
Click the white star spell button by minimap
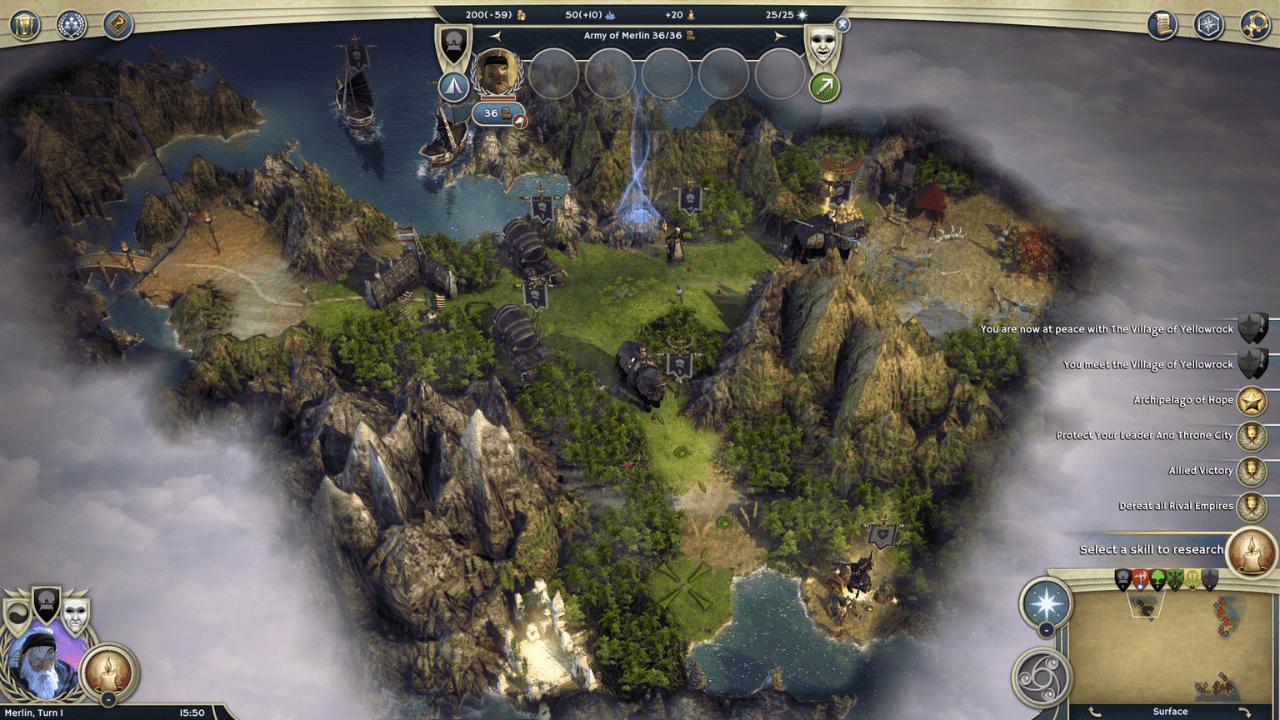pos(1046,603)
